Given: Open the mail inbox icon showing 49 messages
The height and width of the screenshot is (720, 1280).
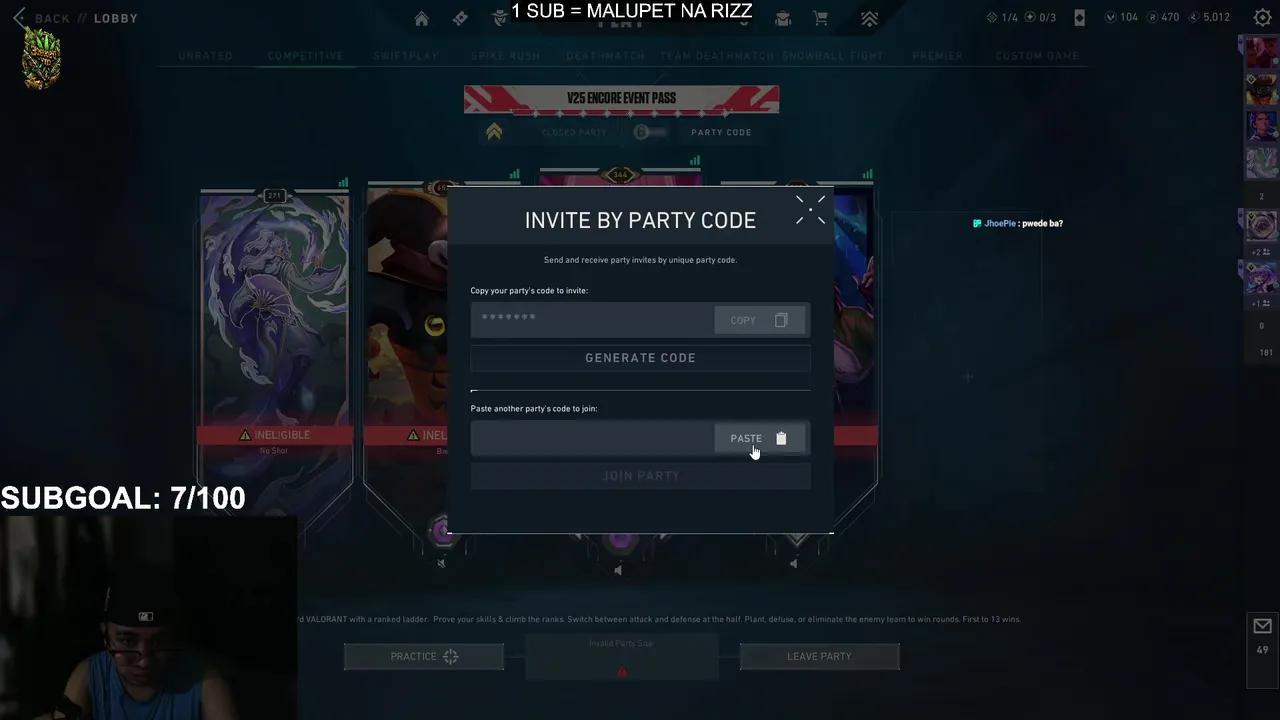Looking at the screenshot, I should click(x=1262, y=625).
